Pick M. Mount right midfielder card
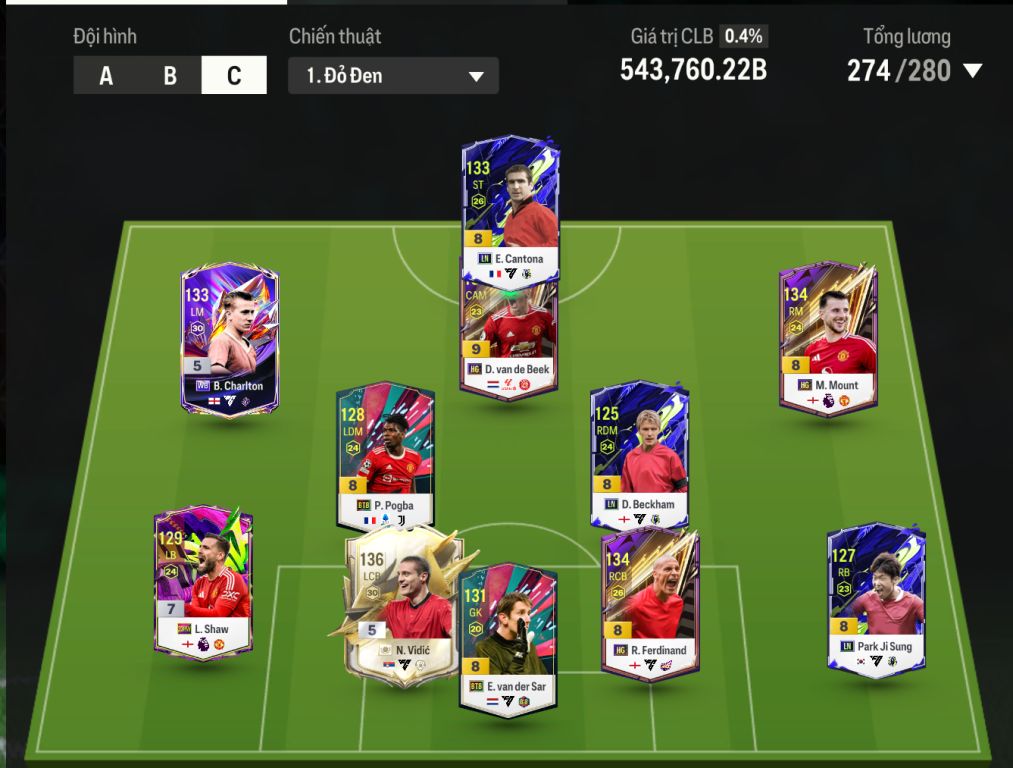 point(828,335)
